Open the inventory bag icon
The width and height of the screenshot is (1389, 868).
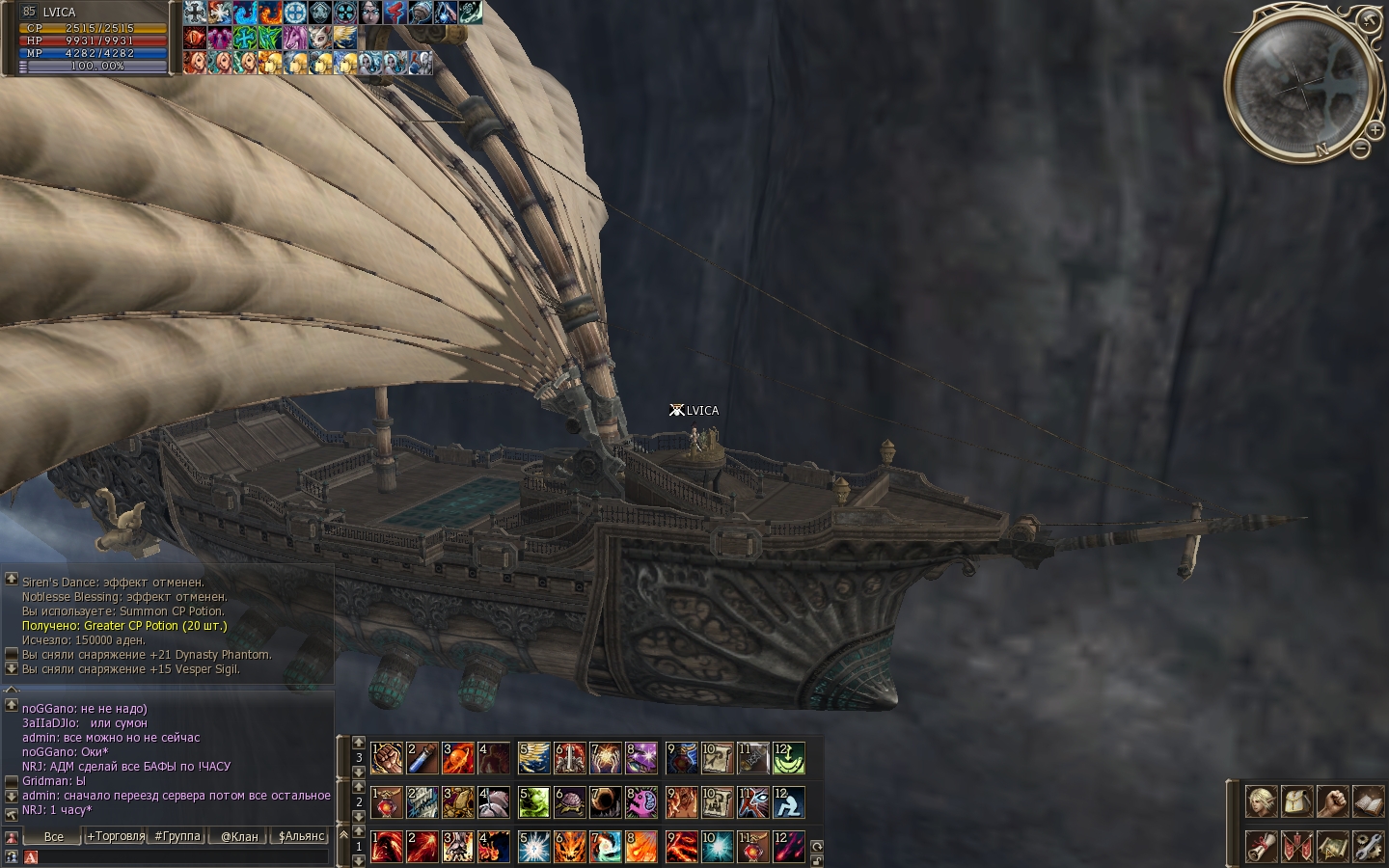[1295, 801]
